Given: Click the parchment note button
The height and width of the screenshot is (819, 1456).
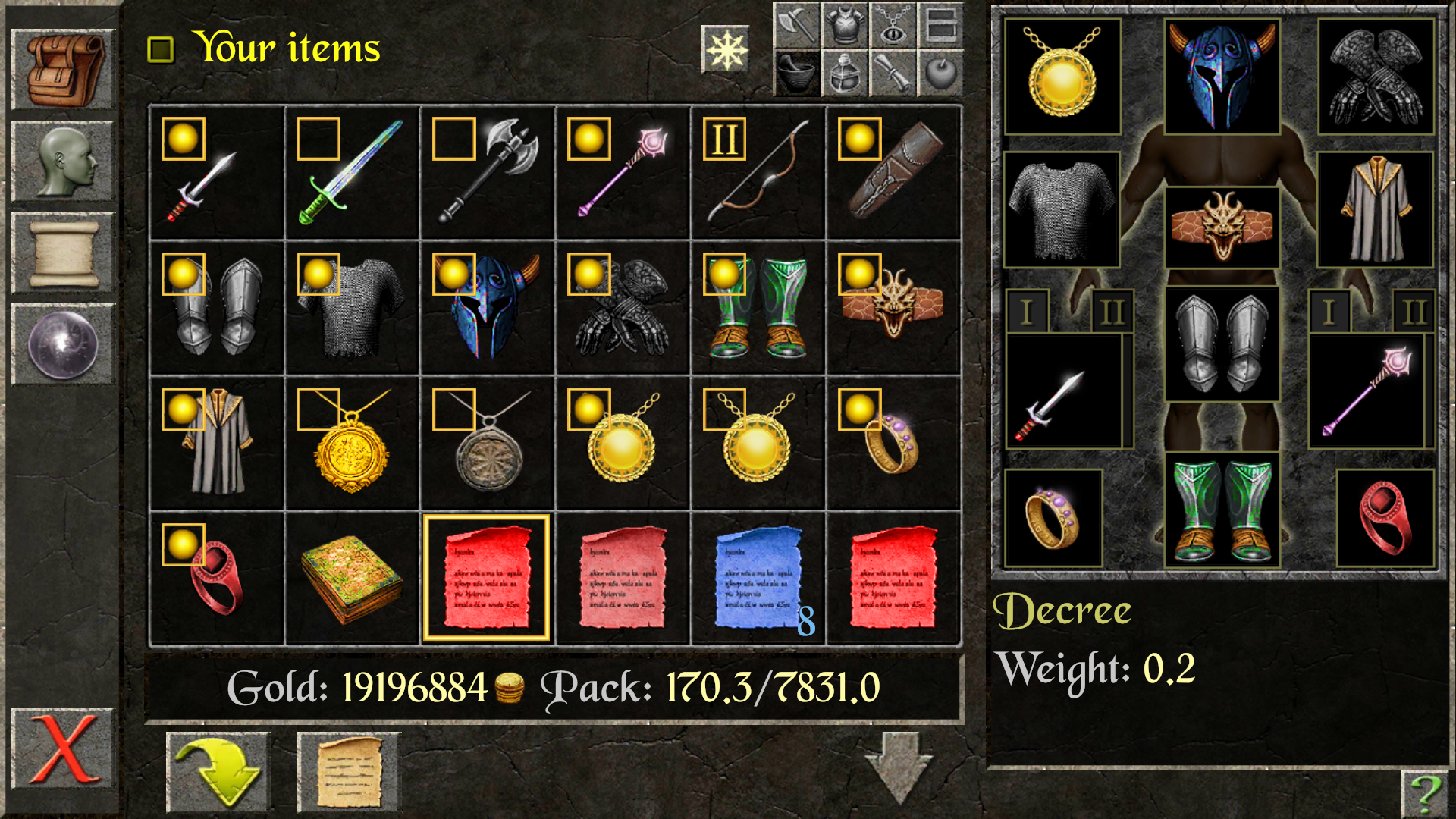Looking at the screenshot, I should pyautogui.click(x=348, y=772).
